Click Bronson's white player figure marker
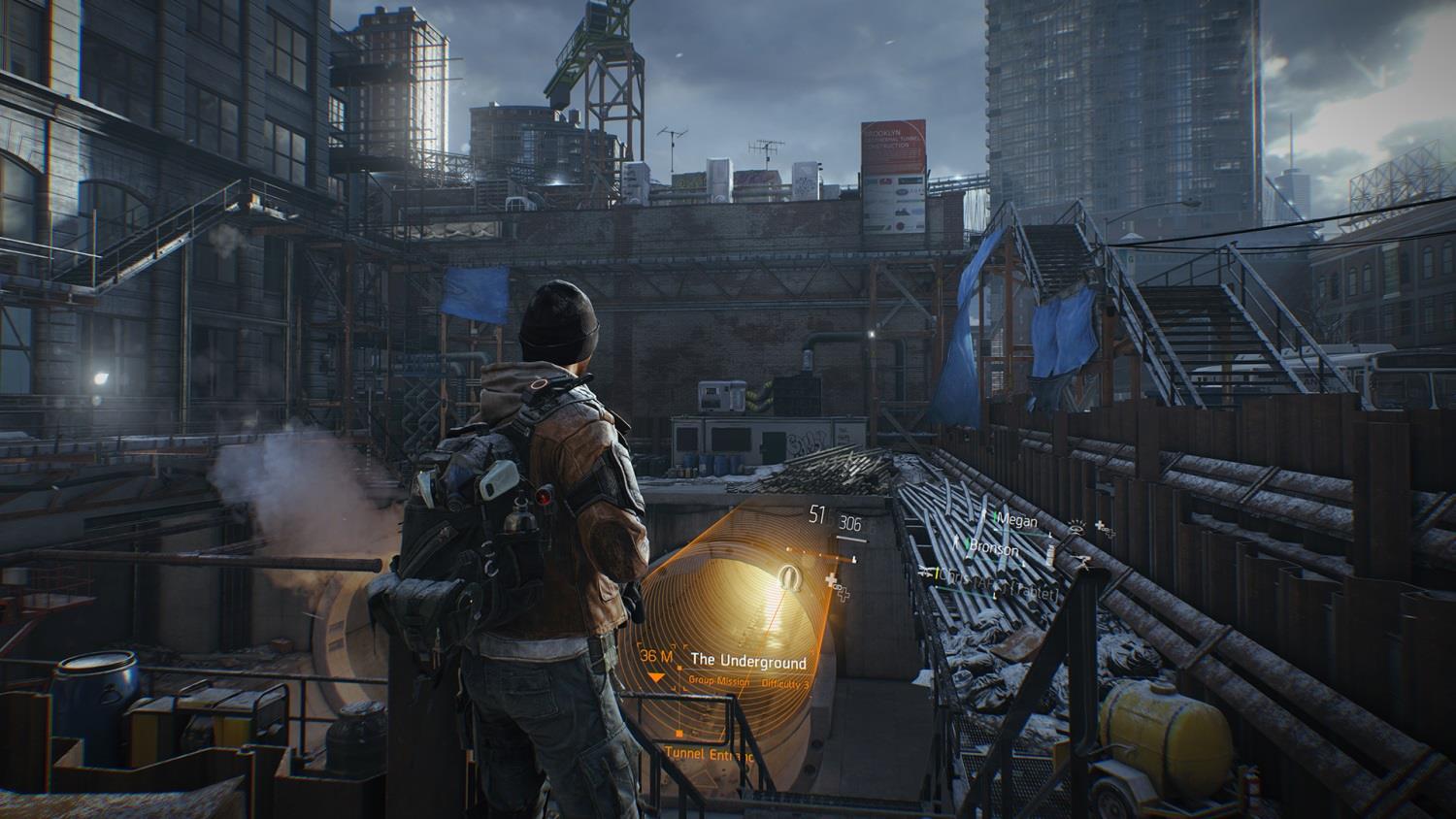This screenshot has height=819, width=1456. 956,541
